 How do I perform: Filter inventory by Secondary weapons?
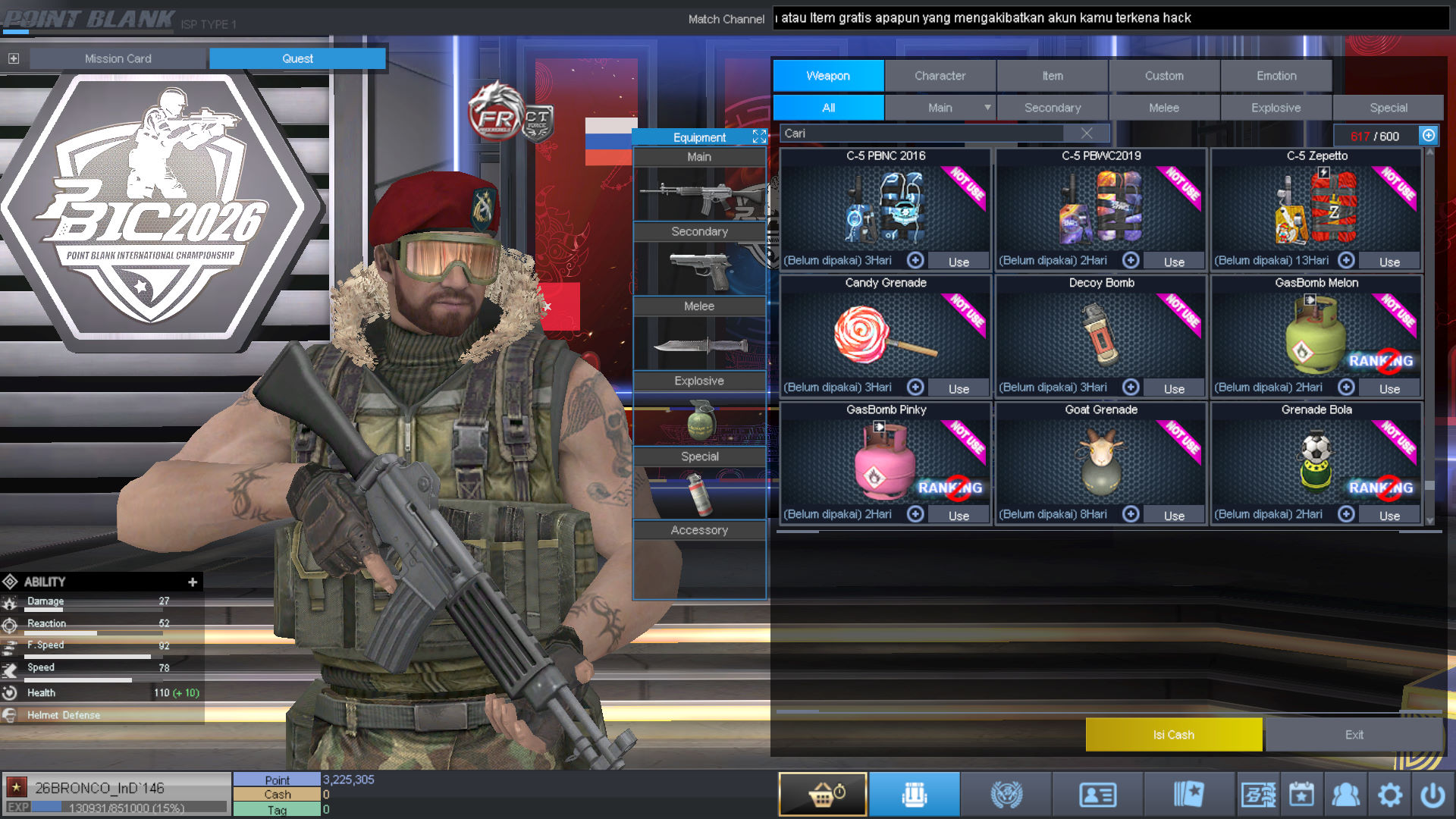(x=1052, y=108)
